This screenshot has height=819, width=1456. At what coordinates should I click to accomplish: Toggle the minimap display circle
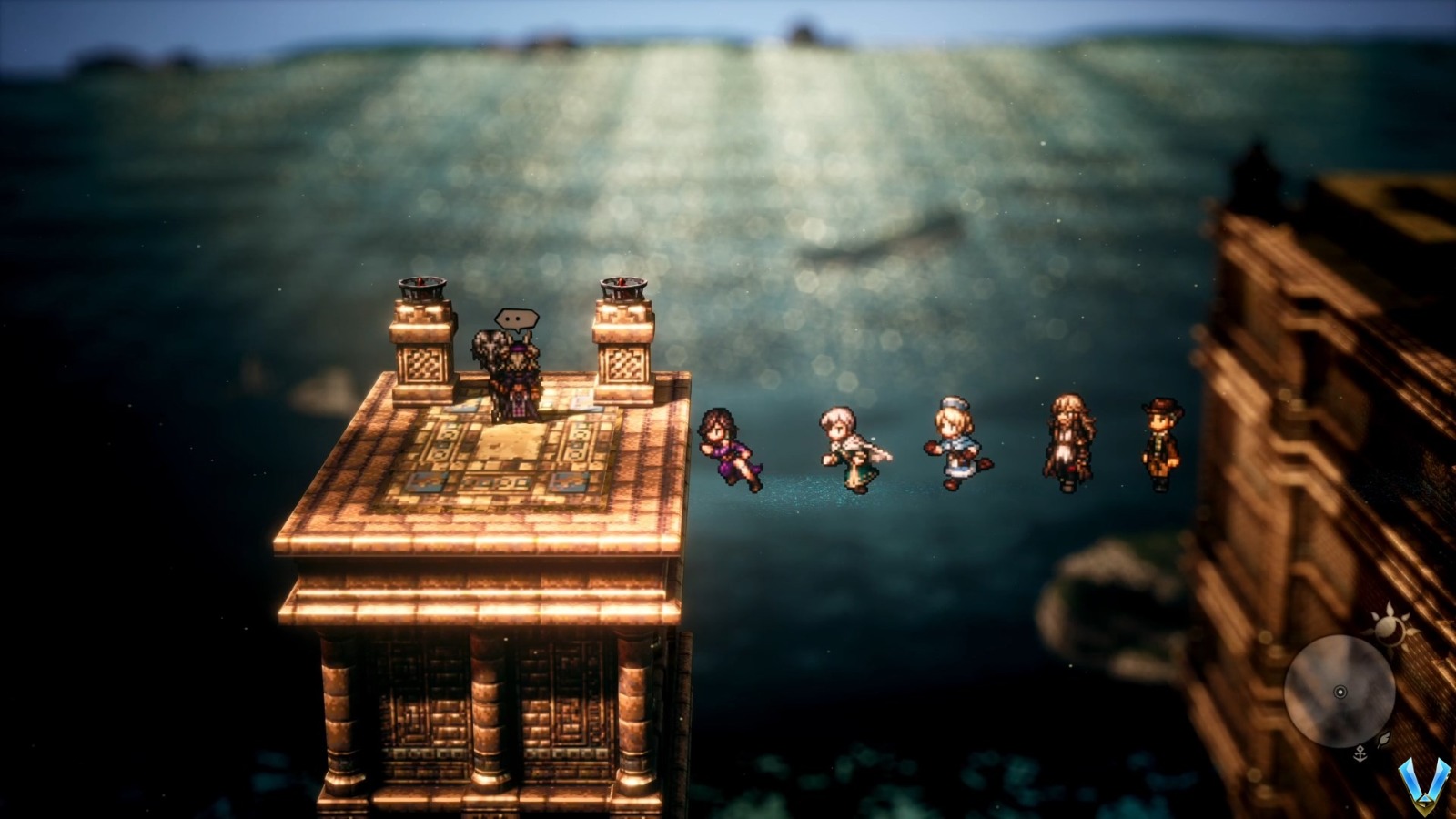pos(1340,692)
